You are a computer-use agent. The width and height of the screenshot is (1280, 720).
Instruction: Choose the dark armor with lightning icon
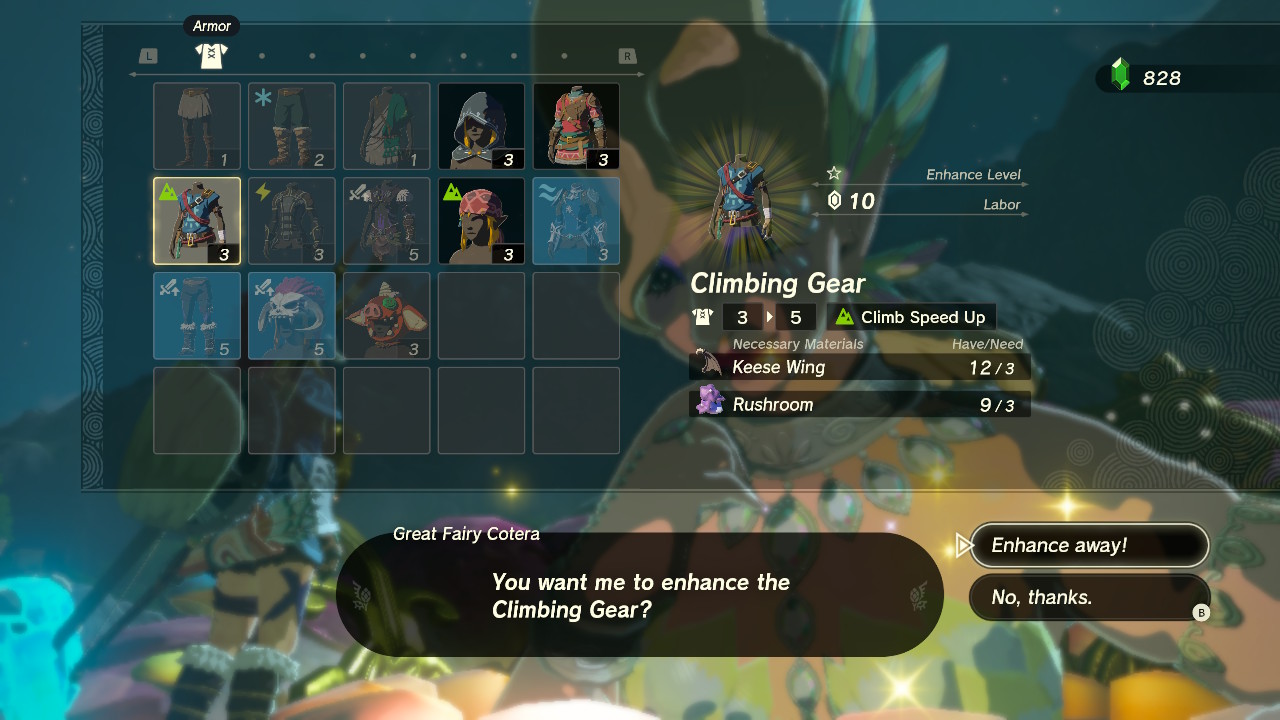coord(291,221)
